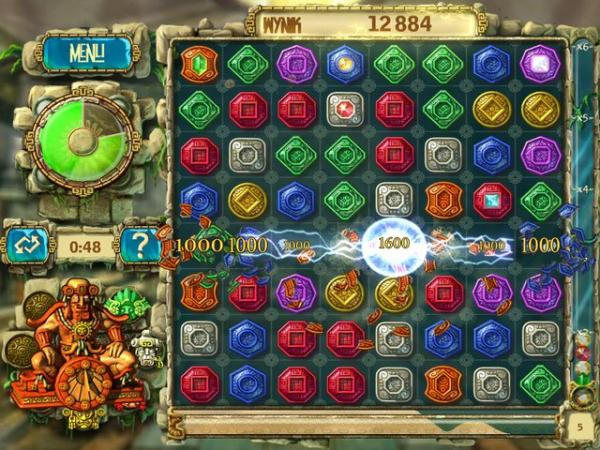The image size is (600, 450).
Task: Pick the blue tile holding a yellow gem
Action: (x=346, y=64)
